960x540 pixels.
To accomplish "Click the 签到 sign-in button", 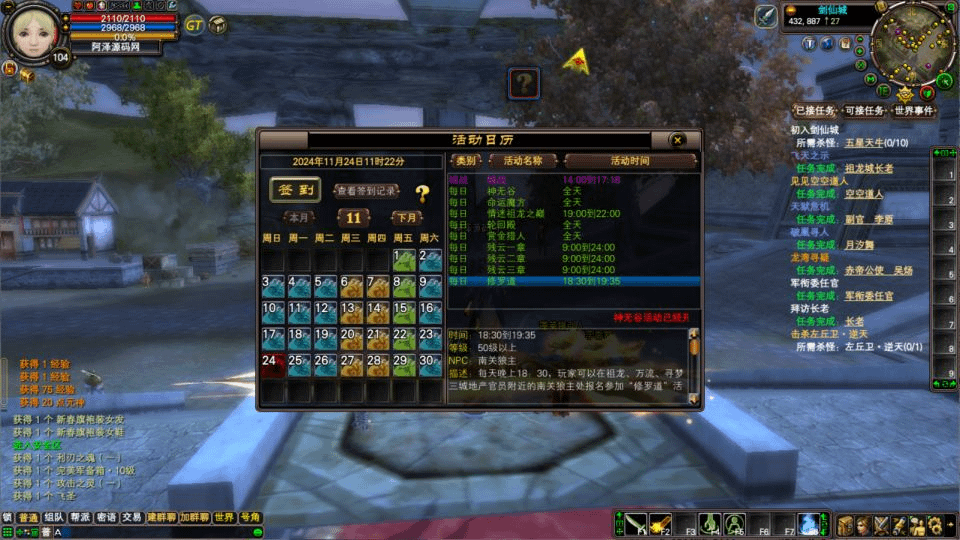I will pos(295,190).
